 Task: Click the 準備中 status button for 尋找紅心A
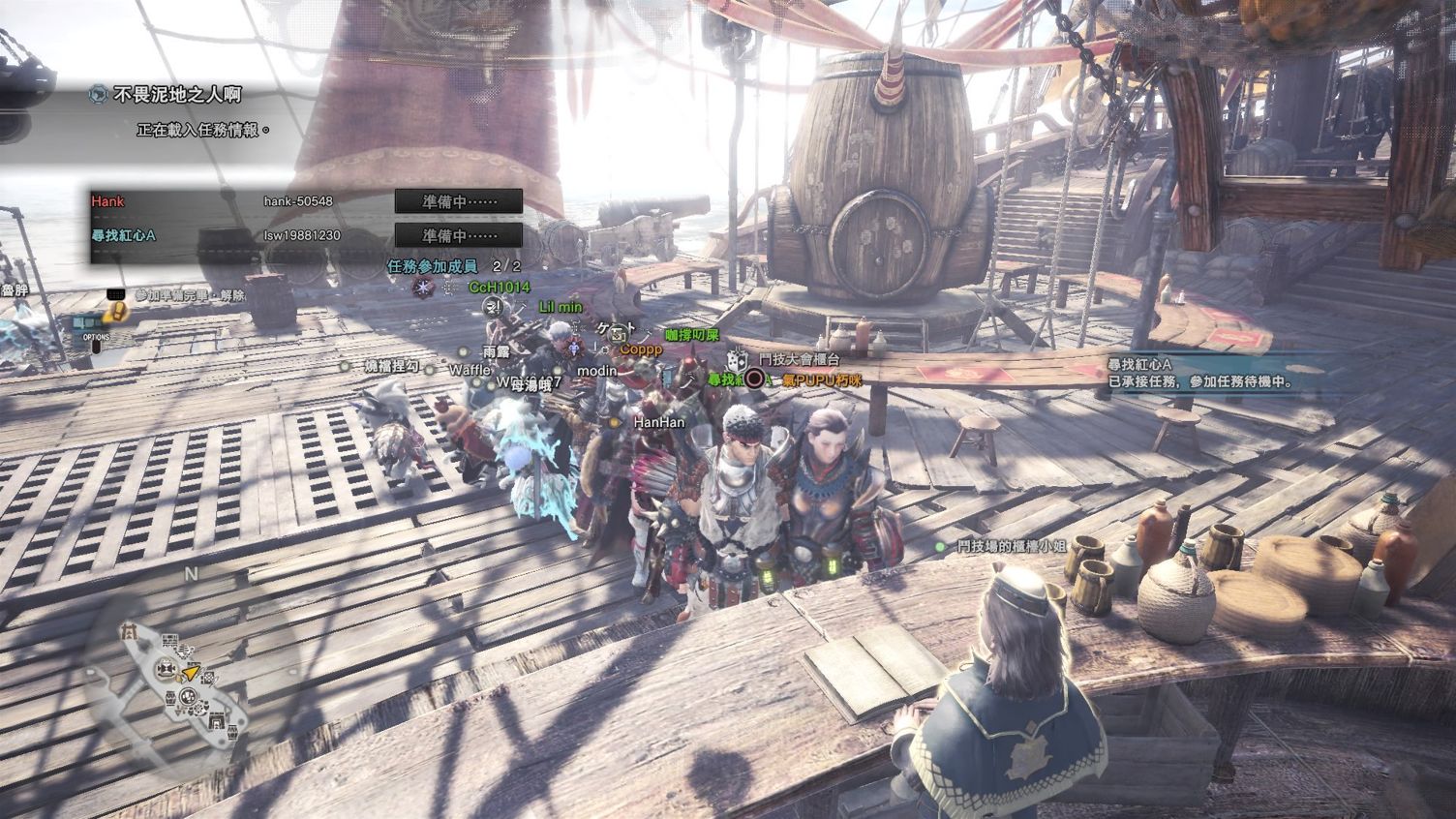click(459, 235)
